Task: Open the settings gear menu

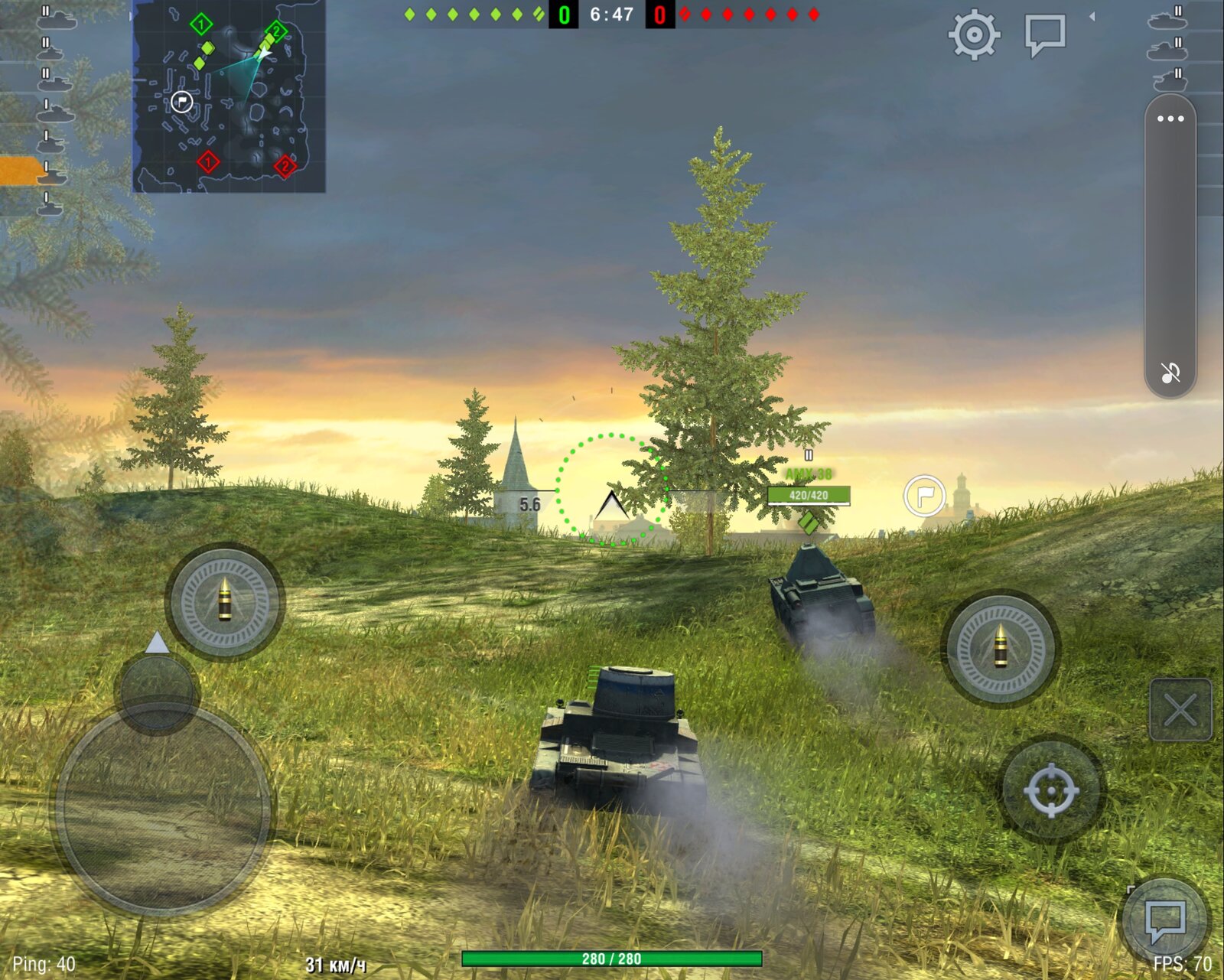Action: (974, 34)
